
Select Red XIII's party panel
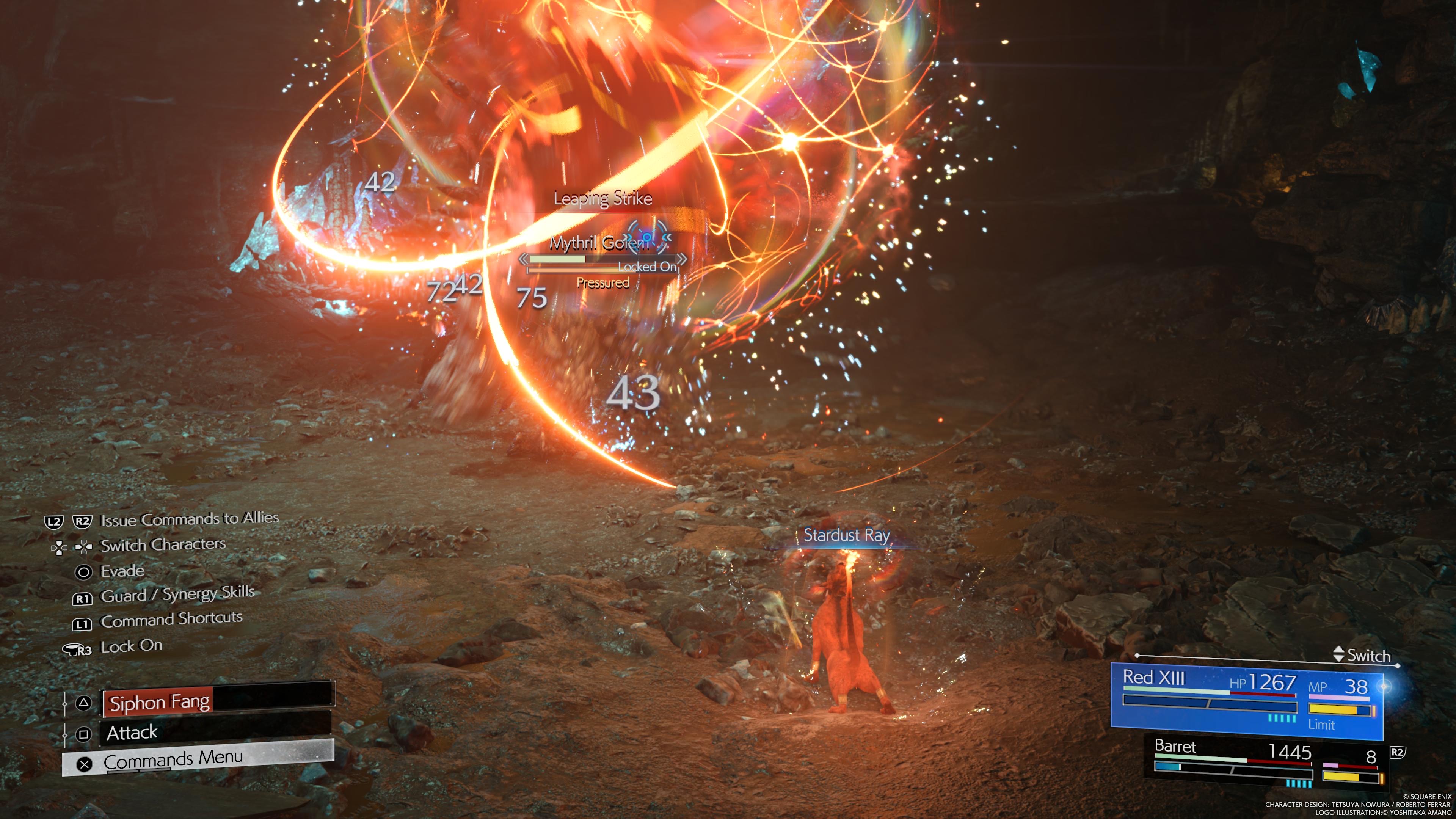[x=1247, y=701]
